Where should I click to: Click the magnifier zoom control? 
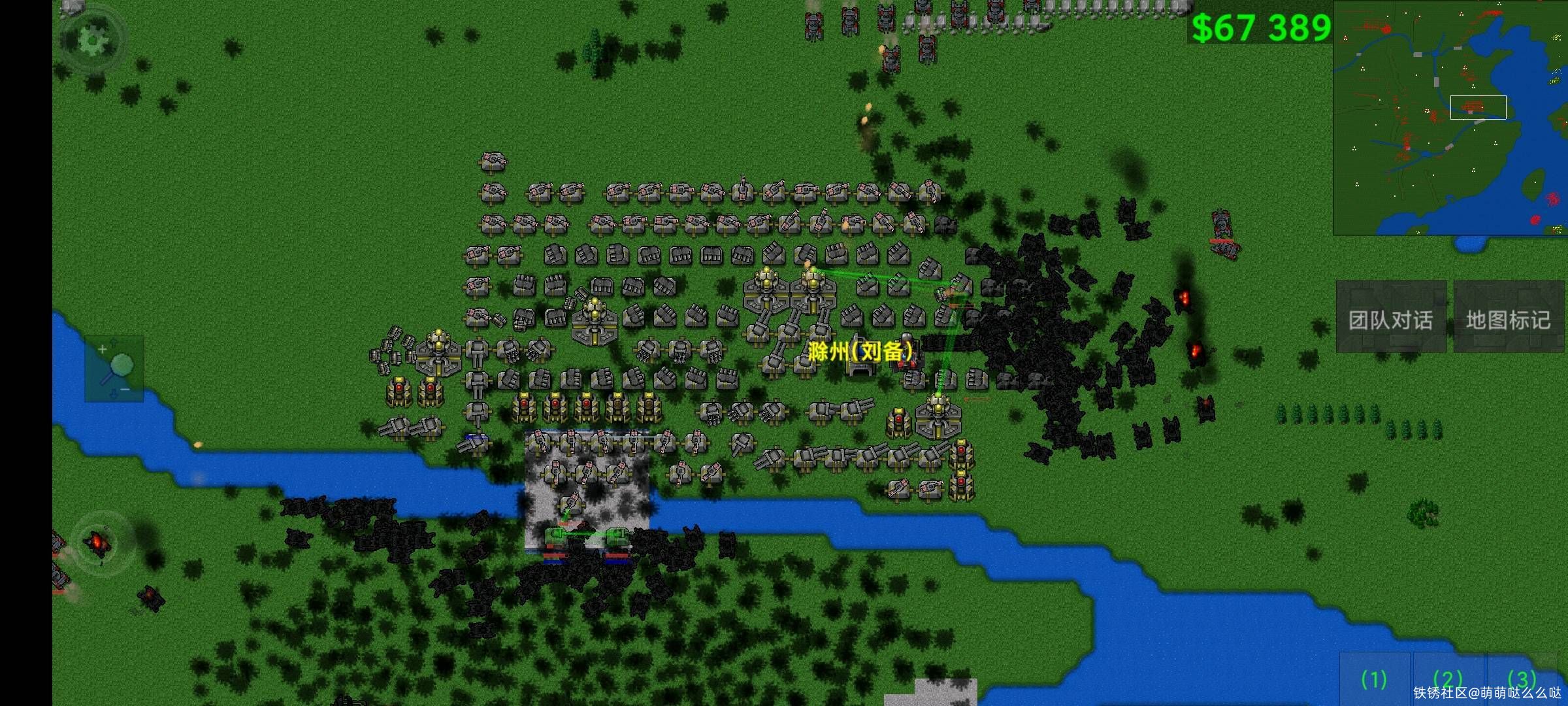click(114, 369)
